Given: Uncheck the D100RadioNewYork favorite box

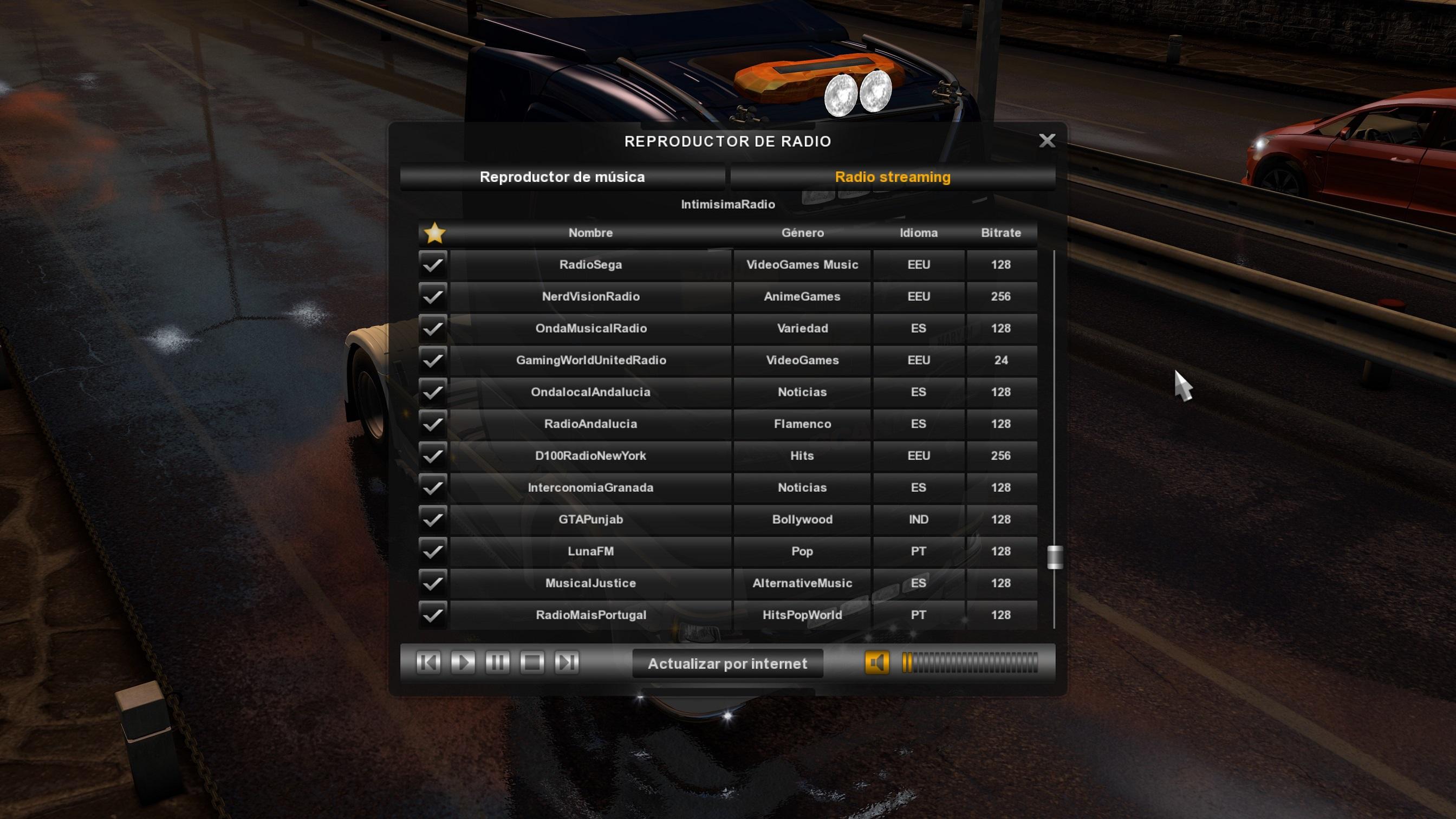Looking at the screenshot, I should pyautogui.click(x=433, y=456).
